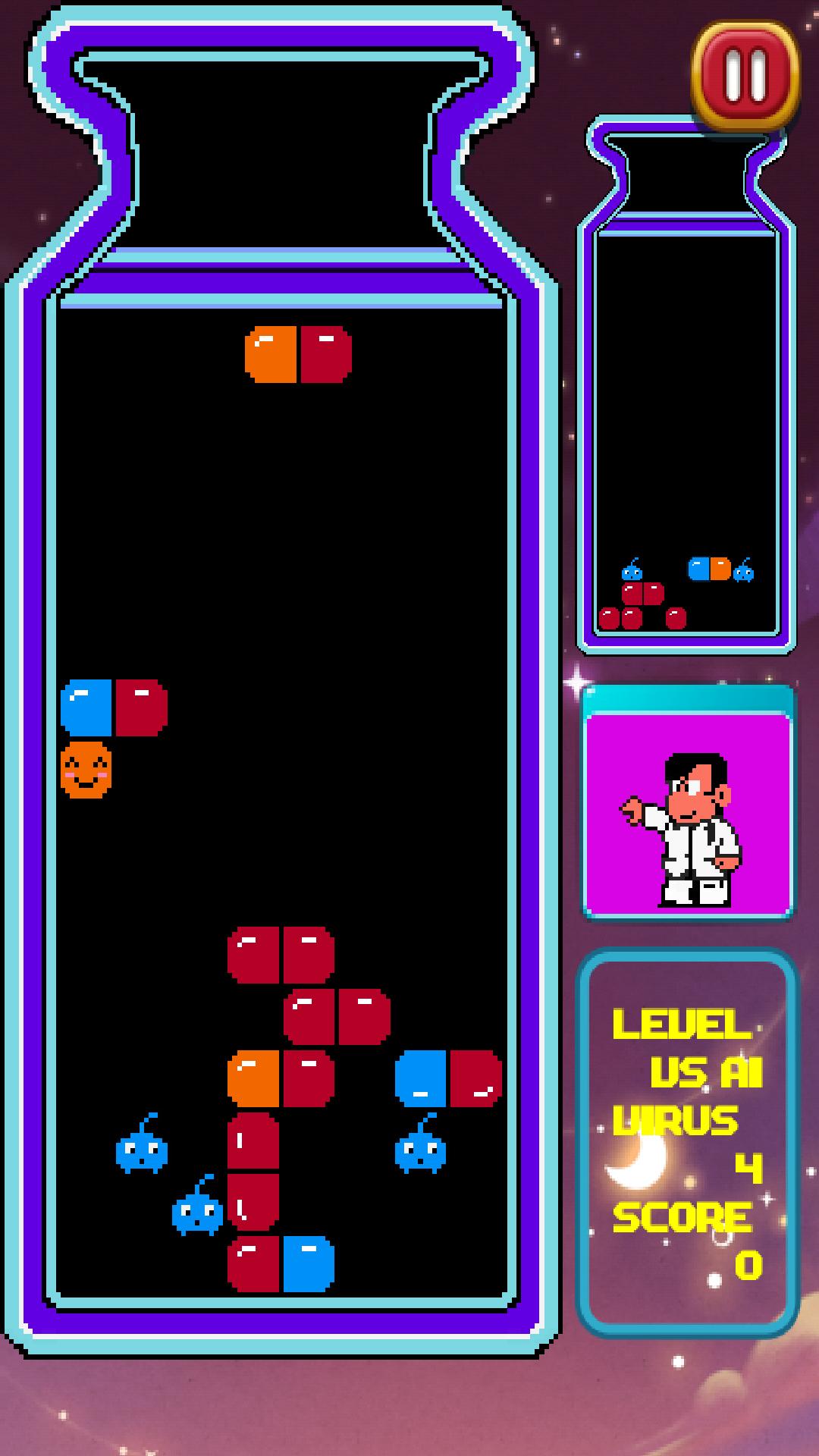Viewport: 819px width, 1456px height.
Task: Pause the game with the red button
Action: pos(745,74)
